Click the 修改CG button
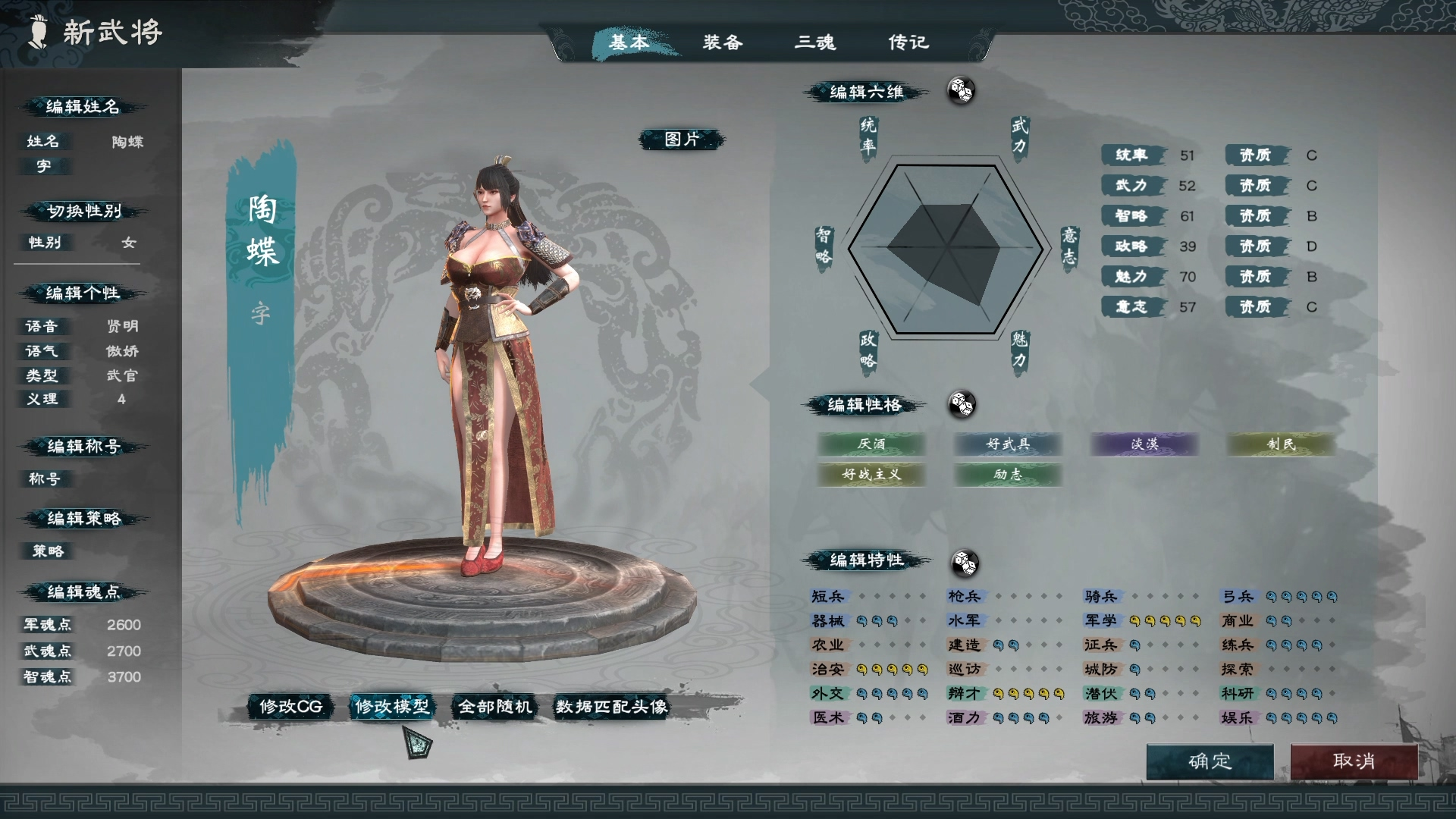 point(292,707)
